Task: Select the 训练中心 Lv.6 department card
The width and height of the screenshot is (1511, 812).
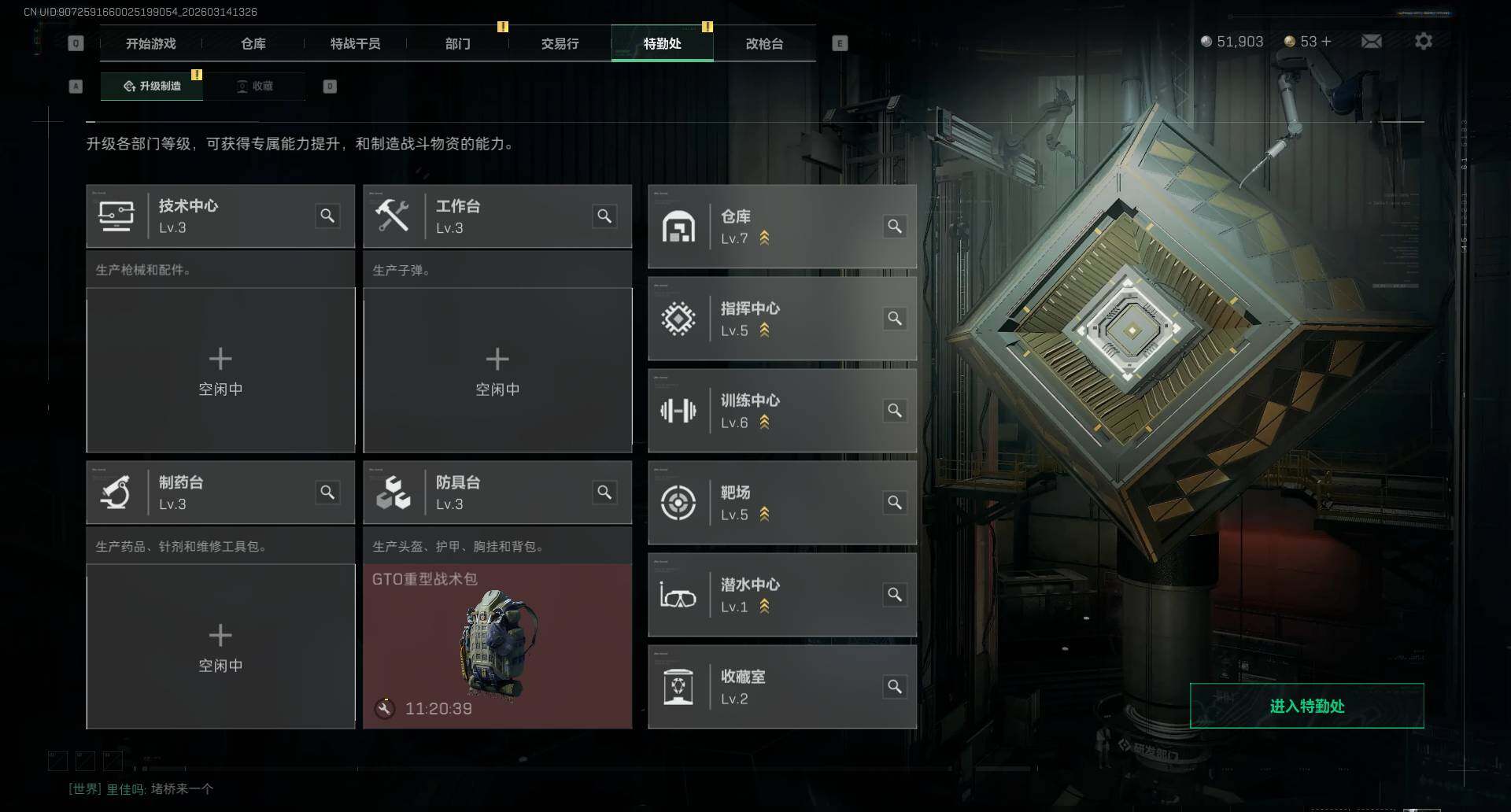Action: coord(781,411)
